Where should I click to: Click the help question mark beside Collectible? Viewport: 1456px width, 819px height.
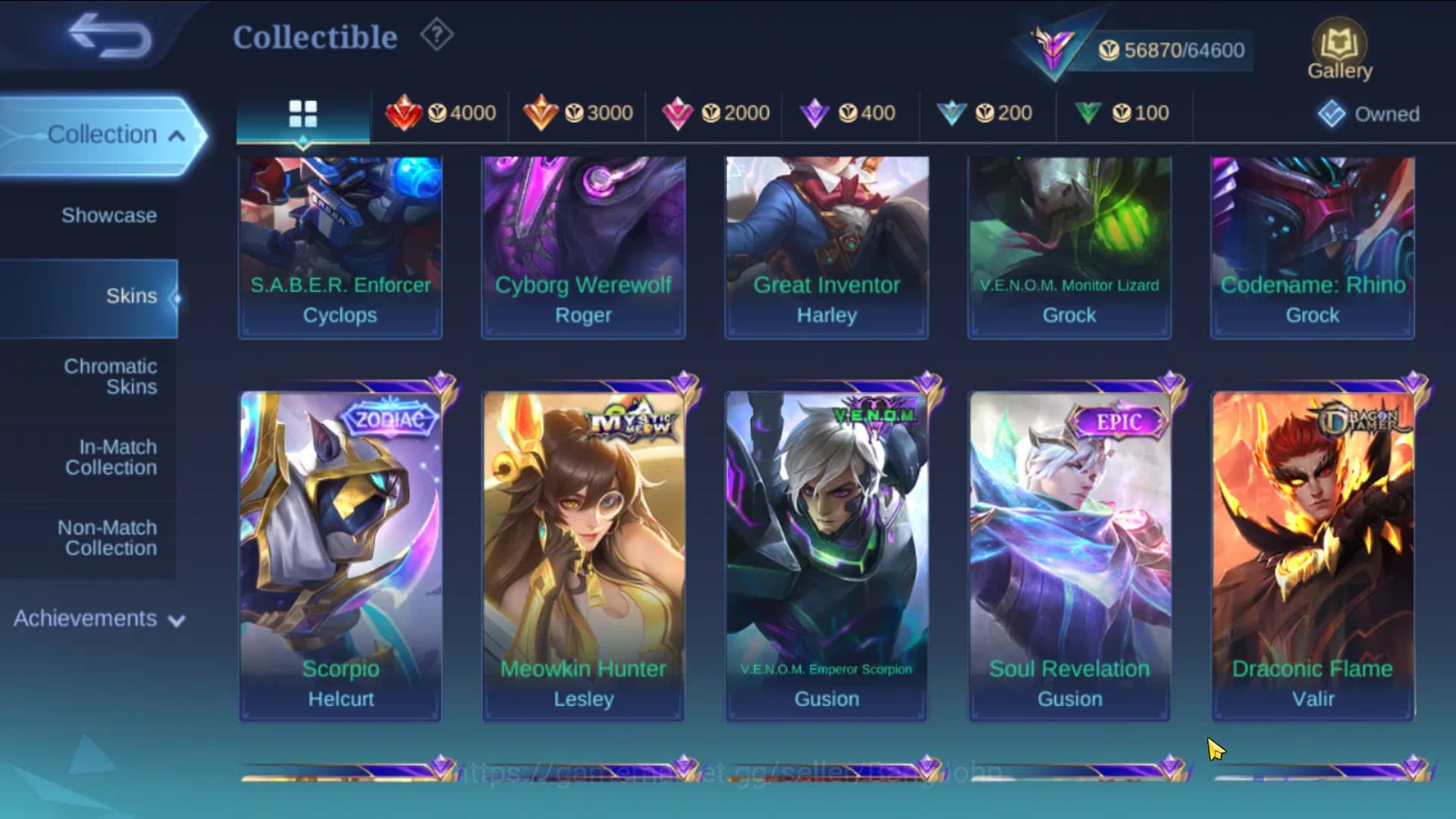coord(435,36)
